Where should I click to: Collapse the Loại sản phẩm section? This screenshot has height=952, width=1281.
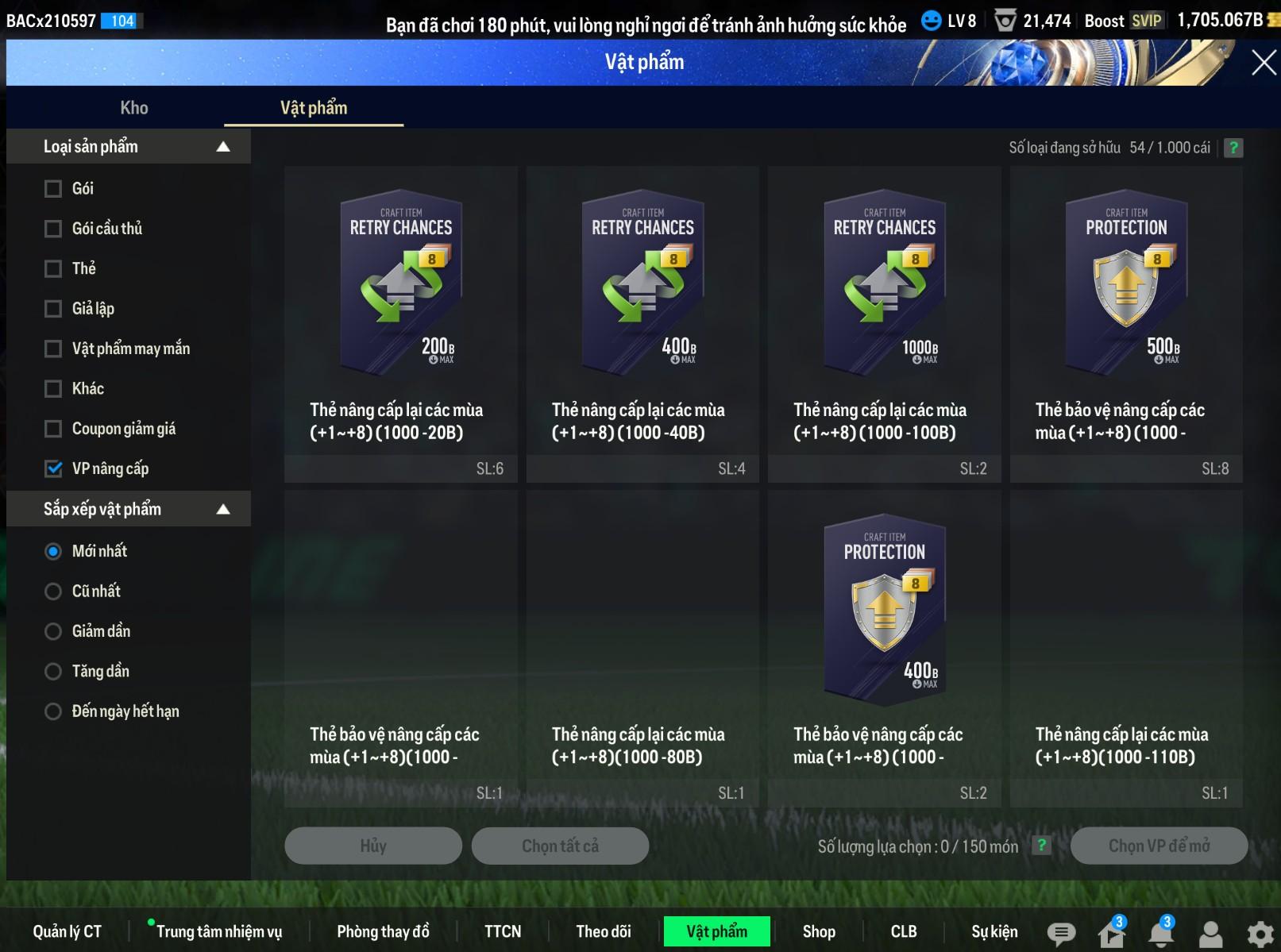[223, 147]
